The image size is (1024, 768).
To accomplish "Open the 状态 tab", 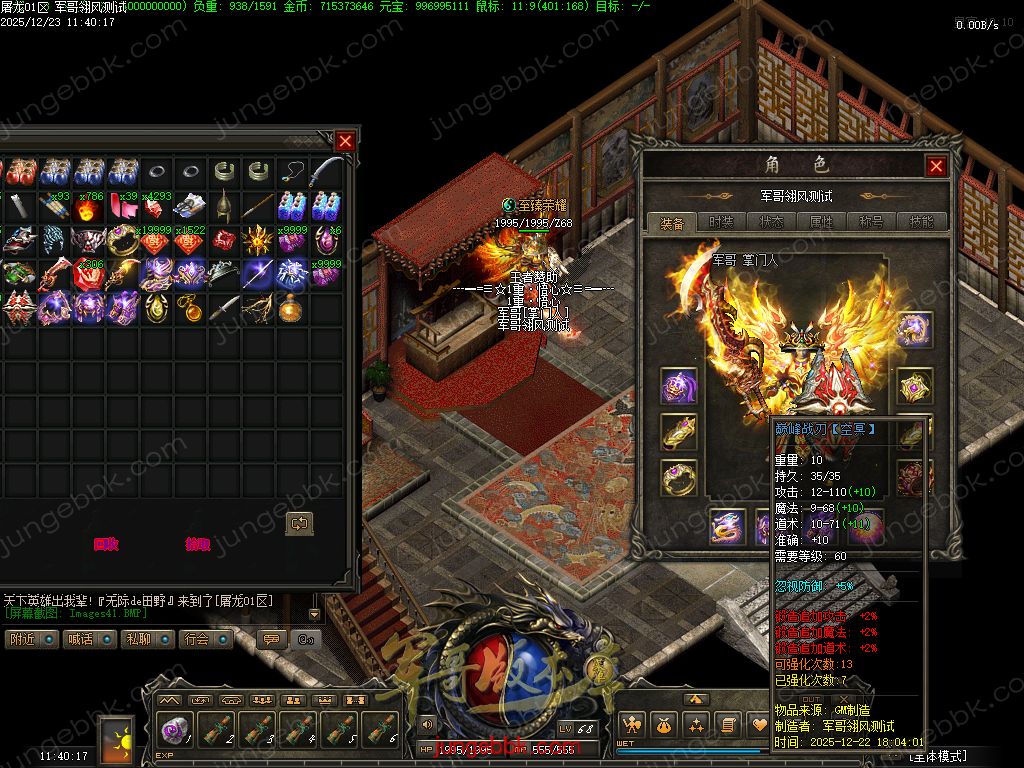I will click(771, 222).
